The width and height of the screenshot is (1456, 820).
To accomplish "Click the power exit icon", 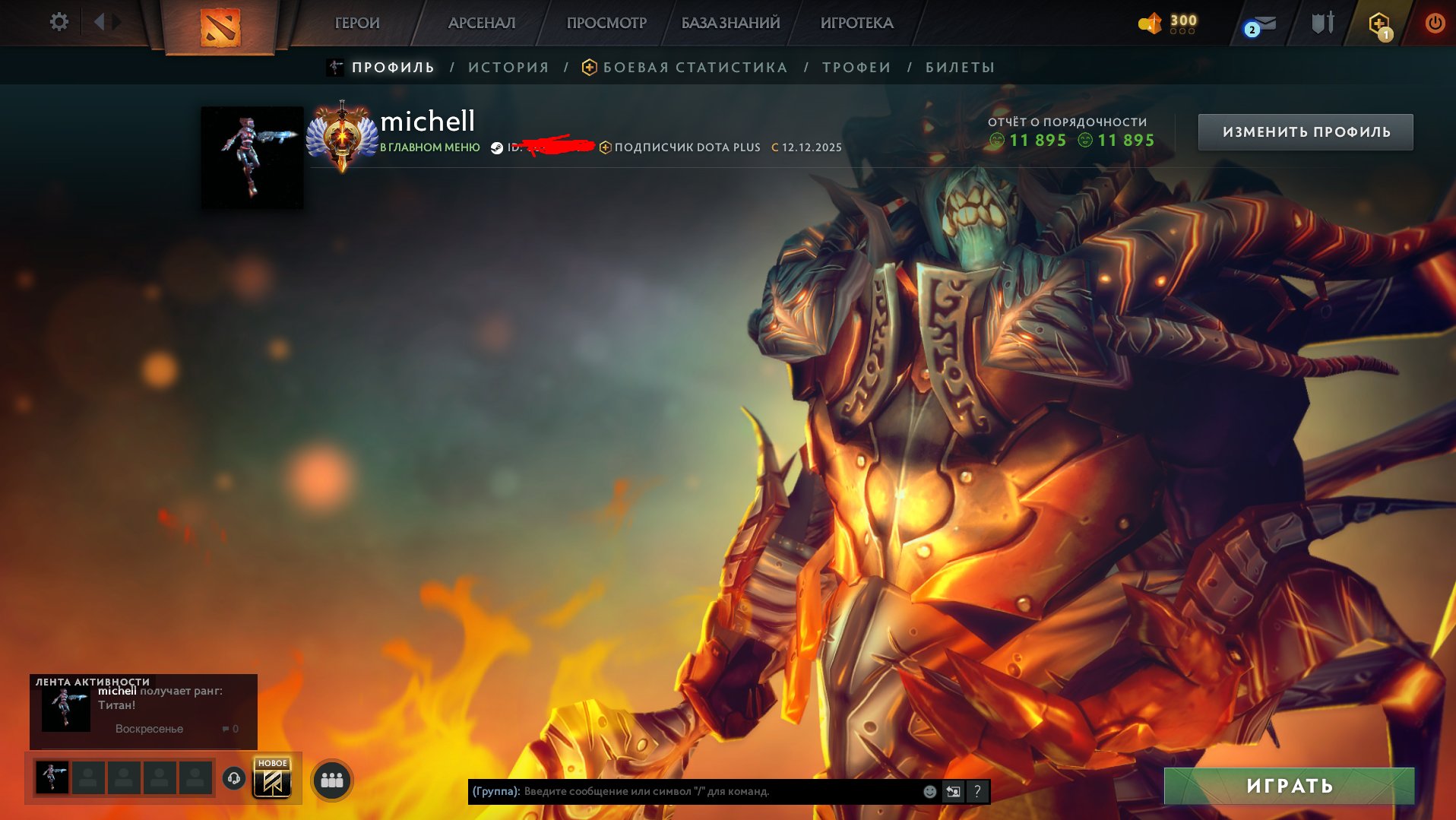I will (1435, 22).
